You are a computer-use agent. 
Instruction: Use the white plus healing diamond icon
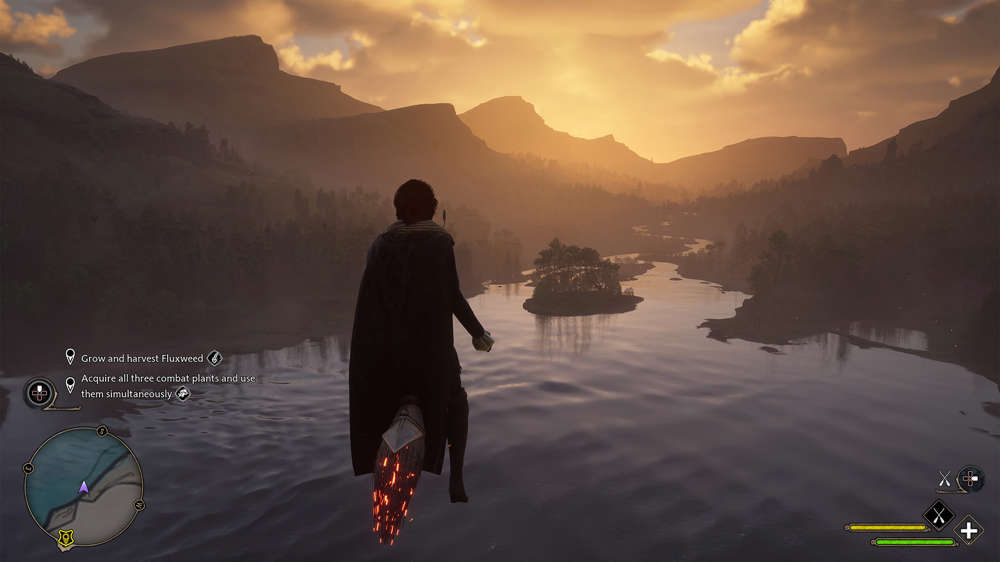click(x=968, y=529)
